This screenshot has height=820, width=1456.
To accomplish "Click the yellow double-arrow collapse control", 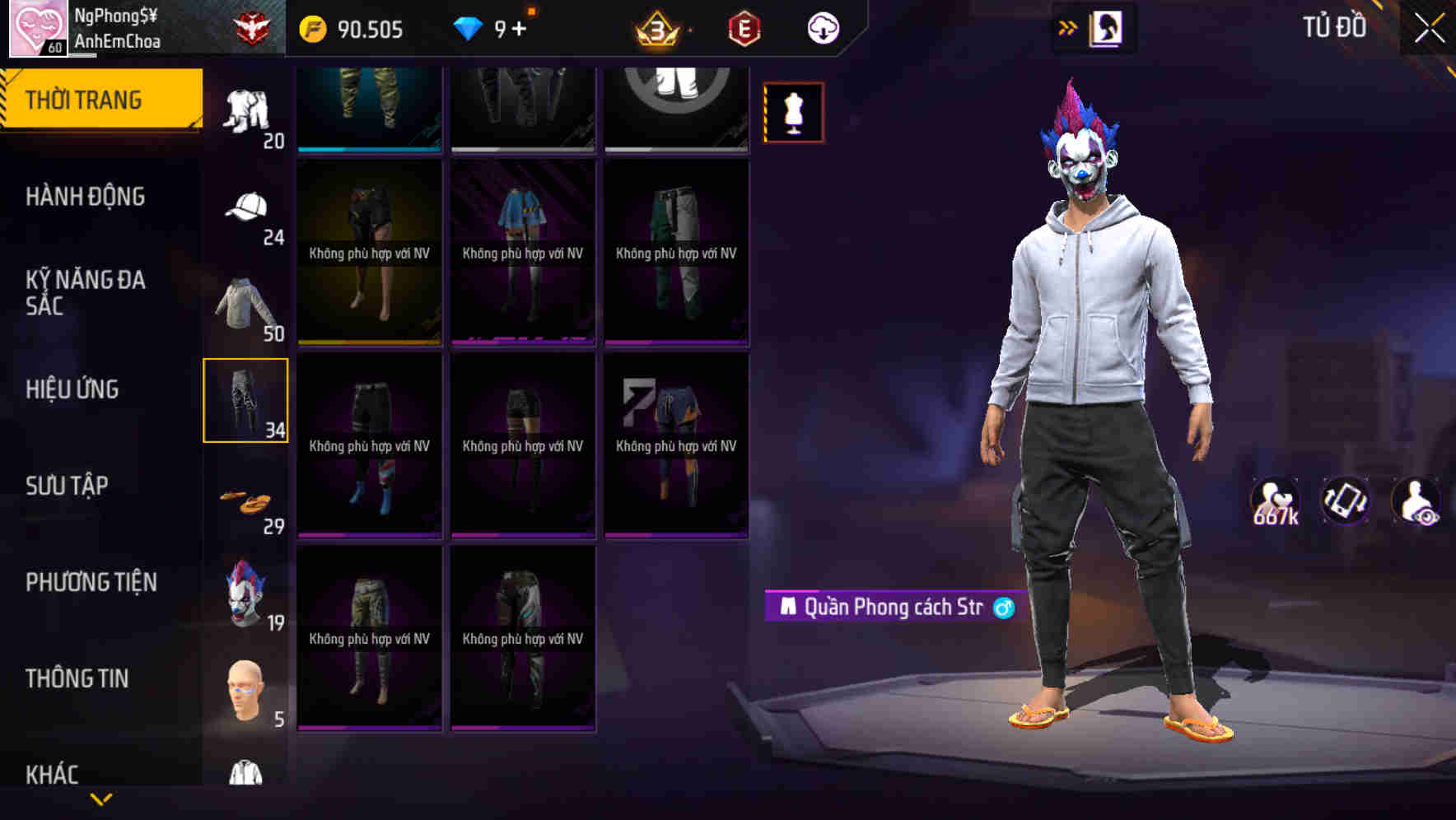I will tap(1068, 27).
